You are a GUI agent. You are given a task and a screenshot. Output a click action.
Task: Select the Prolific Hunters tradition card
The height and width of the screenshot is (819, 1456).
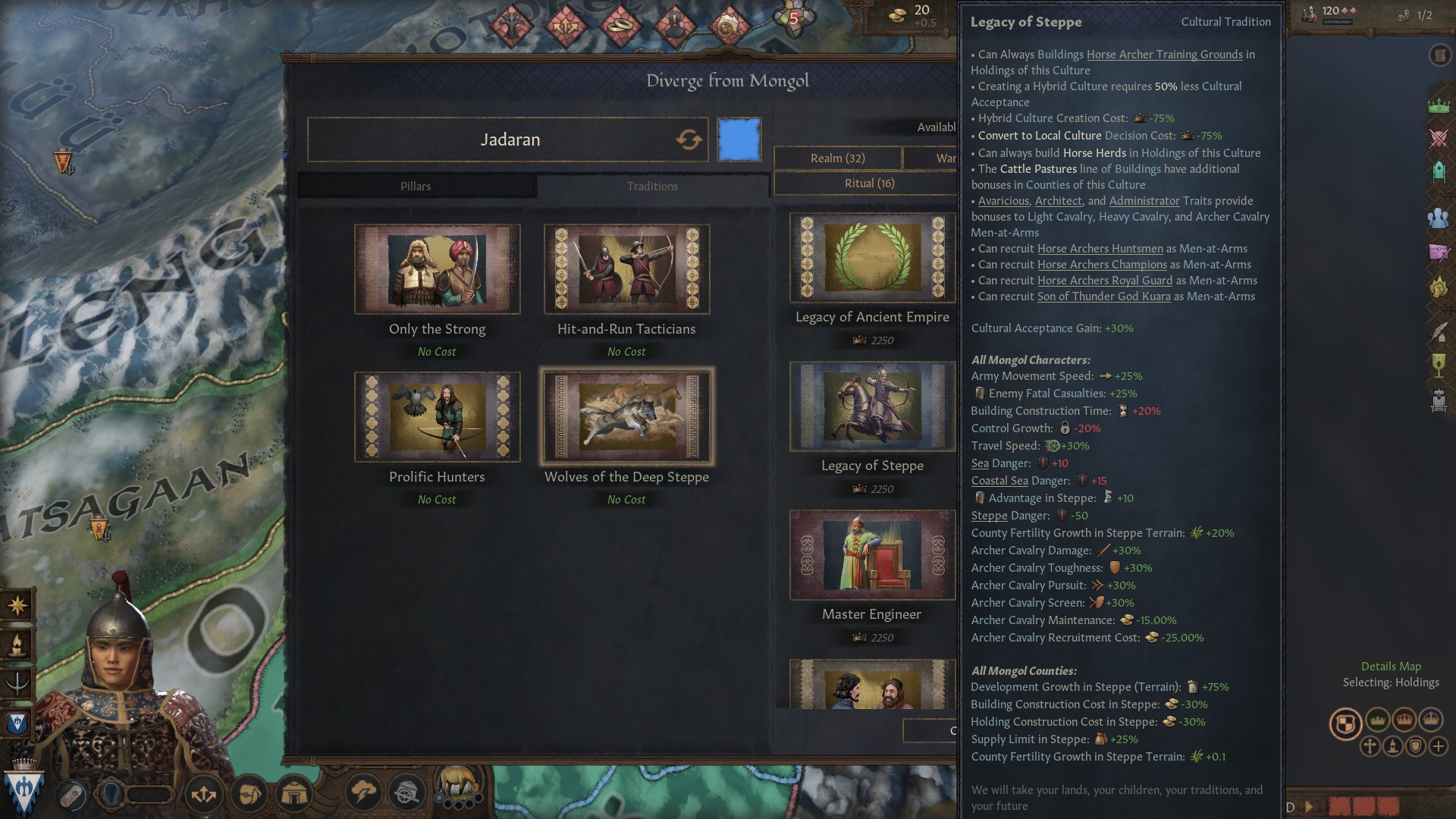coord(437,417)
